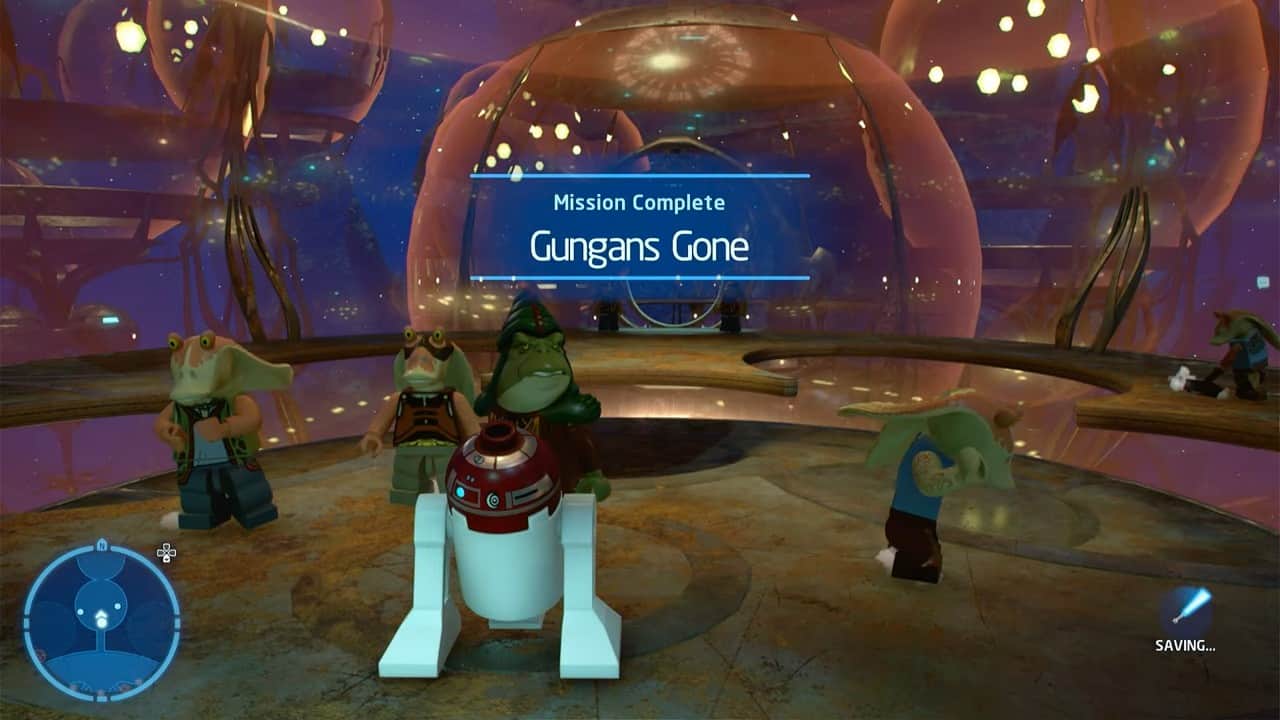This screenshot has width=1280, height=720.
Task: Toggle the right segment of the D-pad icon
Action: tap(173, 551)
